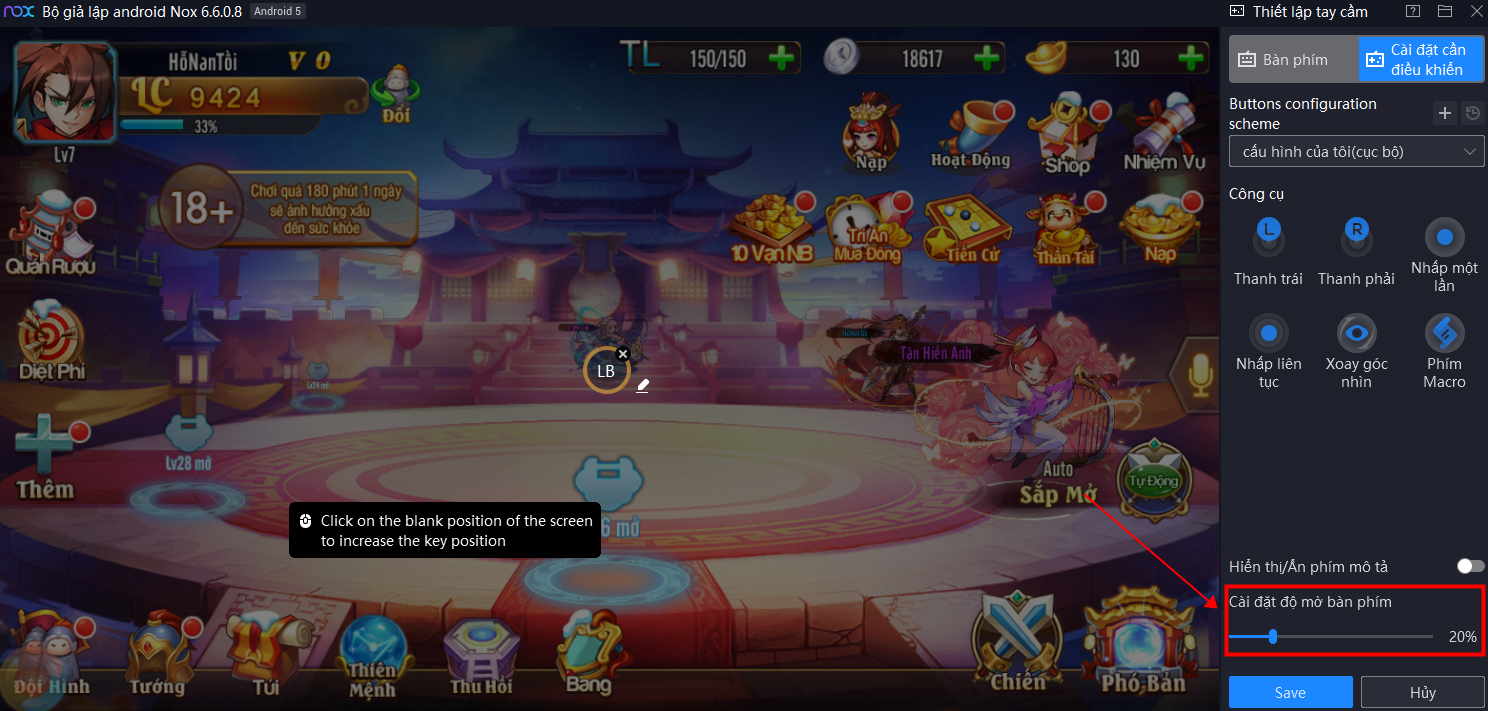Open the Diệt Phỉ mode
The height and width of the screenshot is (711, 1488).
tap(53, 345)
